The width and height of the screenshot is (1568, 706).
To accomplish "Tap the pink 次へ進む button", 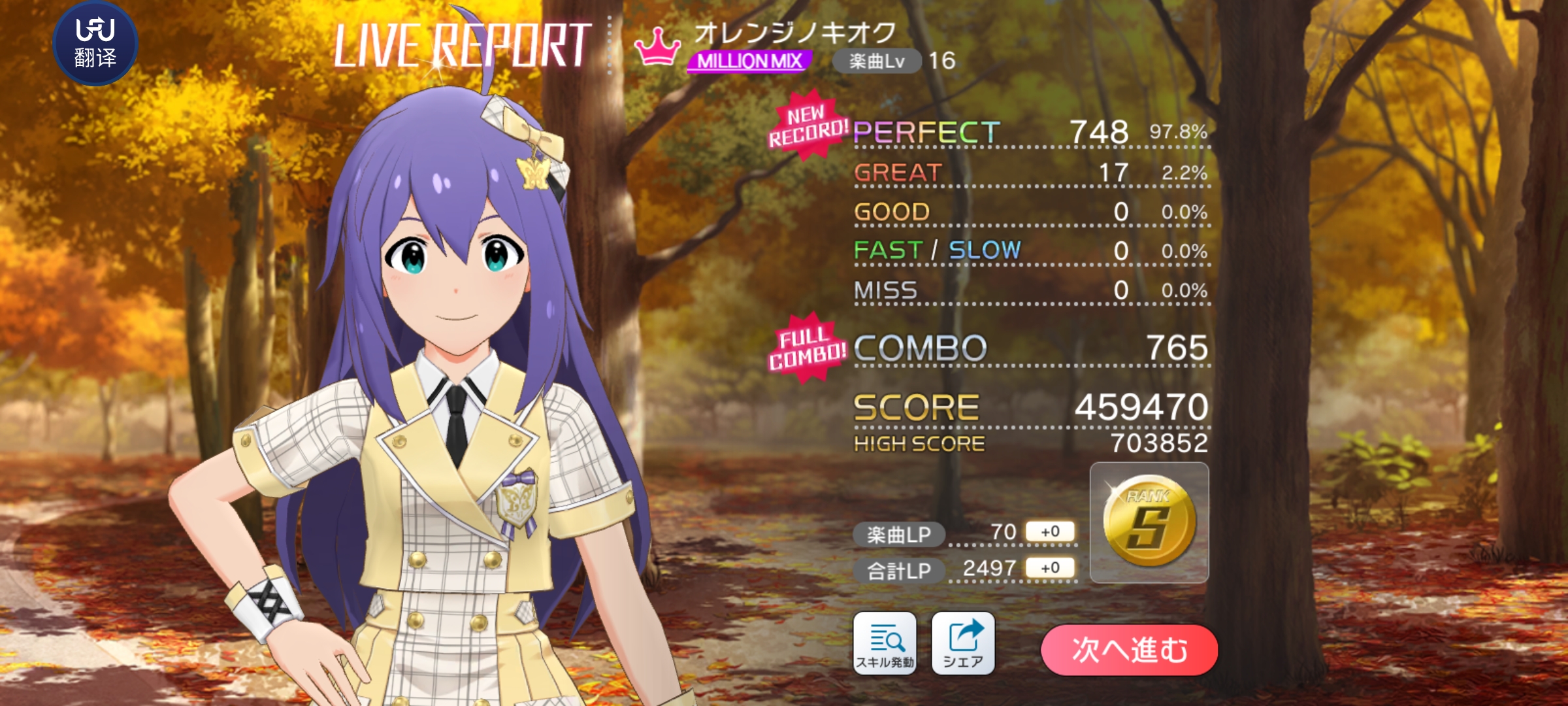I will coord(1129,650).
